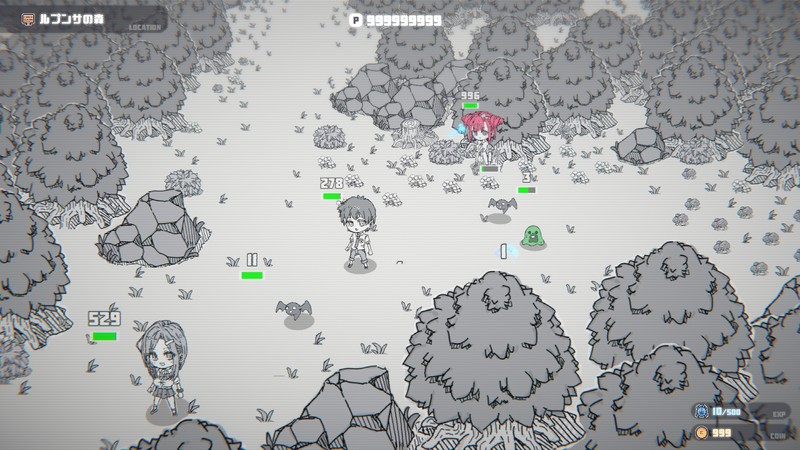Click the orange coin icon

pyautogui.click(x=701, y=432)
